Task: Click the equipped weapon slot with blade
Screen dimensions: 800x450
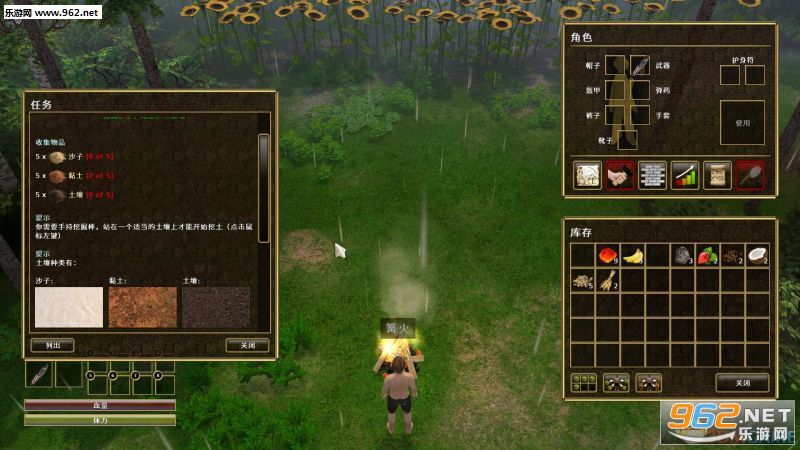Action: coord(640,65)
